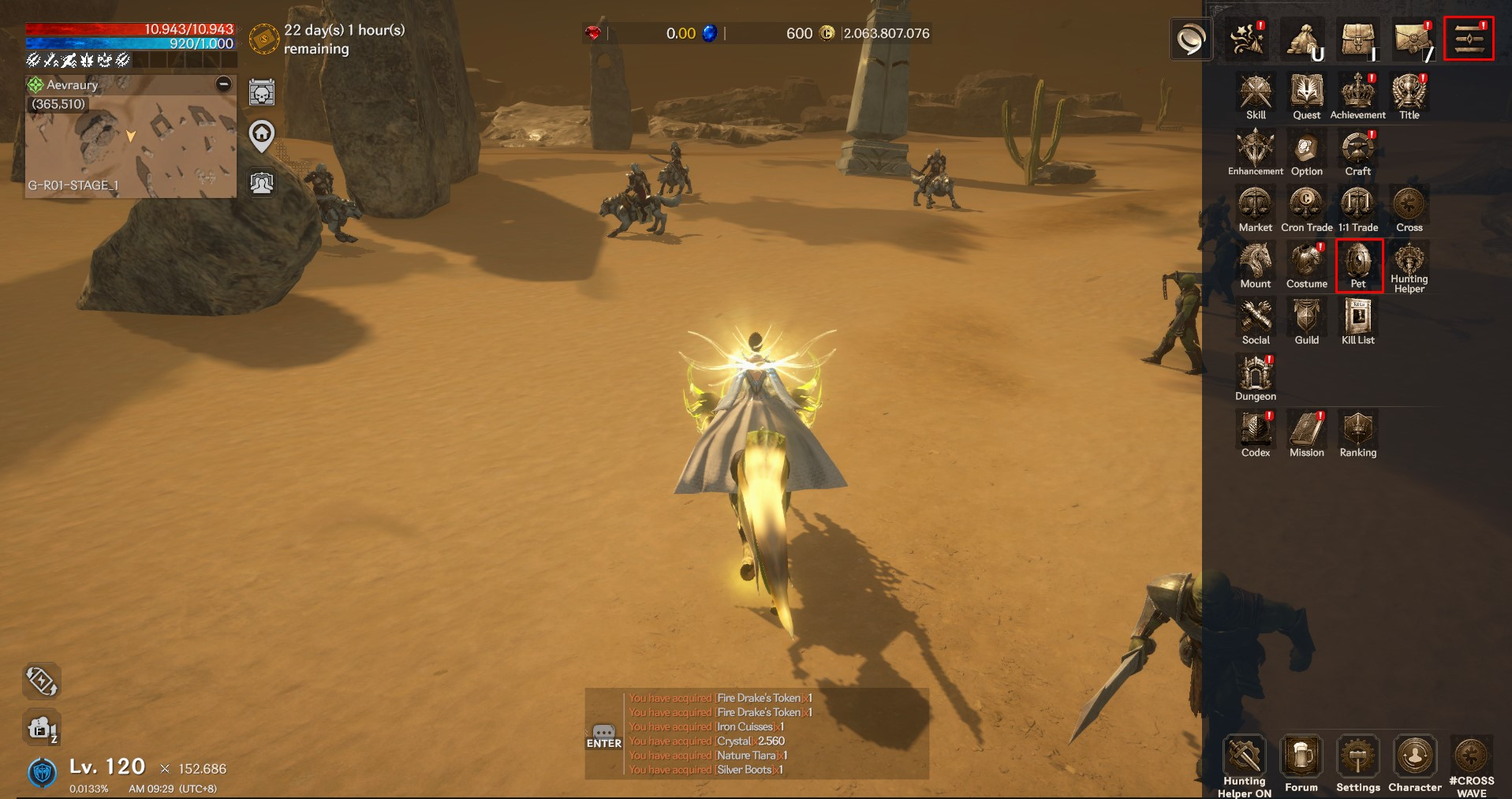1512x799 pixels.
Task: Open the Achievement menu
Action: pyautogui.click(x=1357, y=95)
